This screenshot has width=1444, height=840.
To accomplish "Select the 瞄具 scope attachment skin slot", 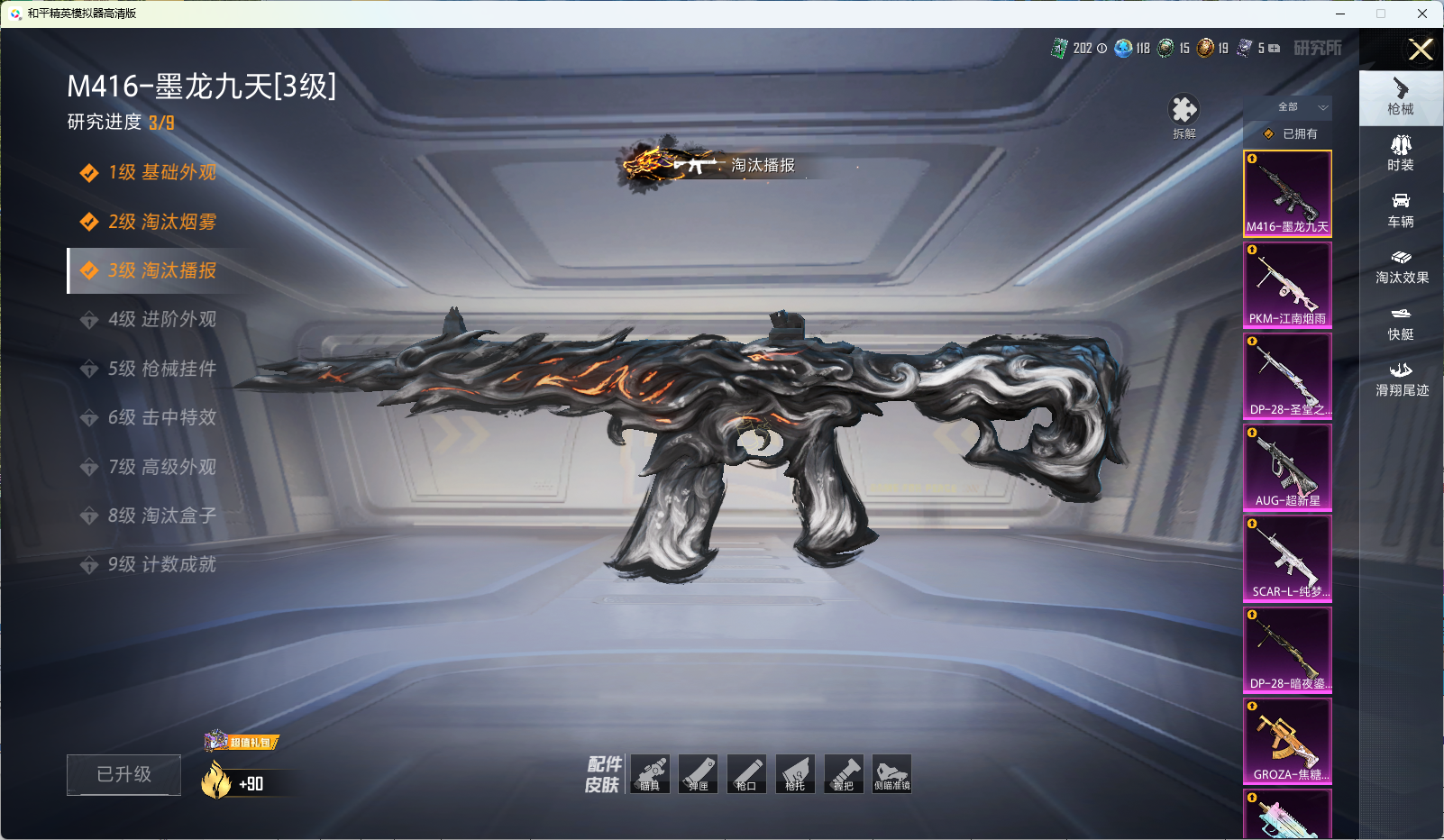I will click(x=650, y=774).
